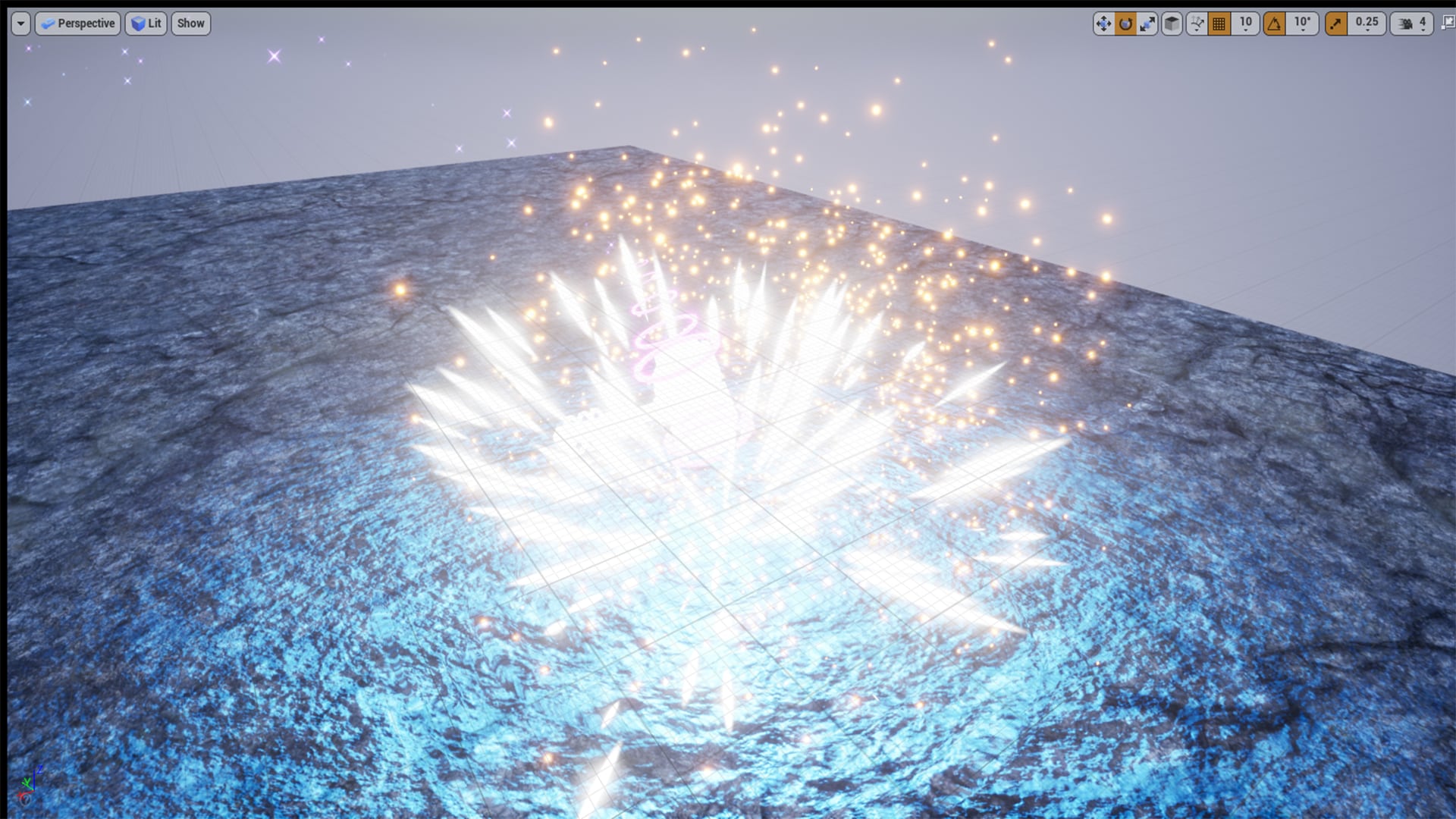Open the viewport options dropdown arrow
Viewport: 1456px width, 819px height.
[x=19, y=24]
